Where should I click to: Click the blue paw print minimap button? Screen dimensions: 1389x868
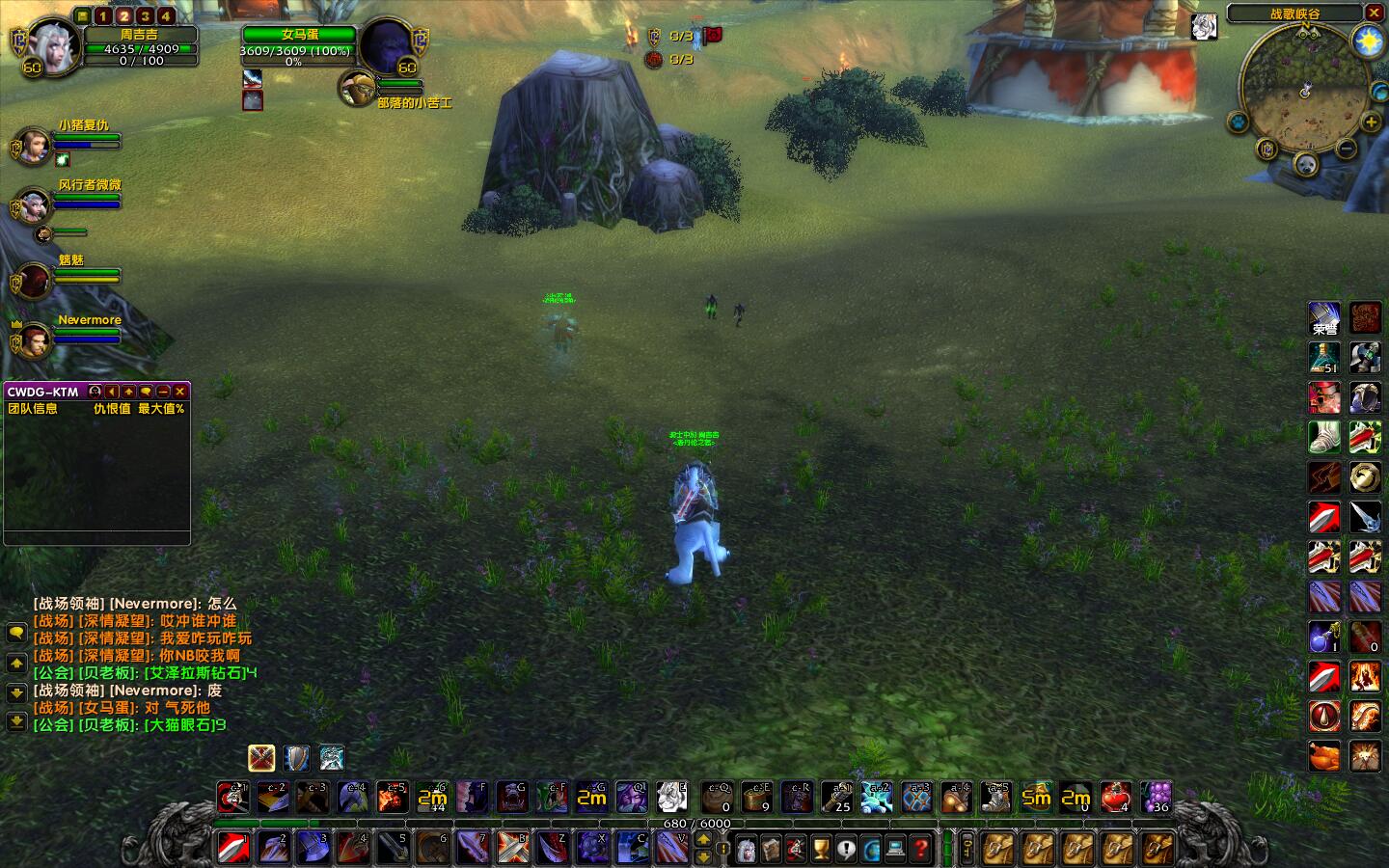pos(1238,122)
